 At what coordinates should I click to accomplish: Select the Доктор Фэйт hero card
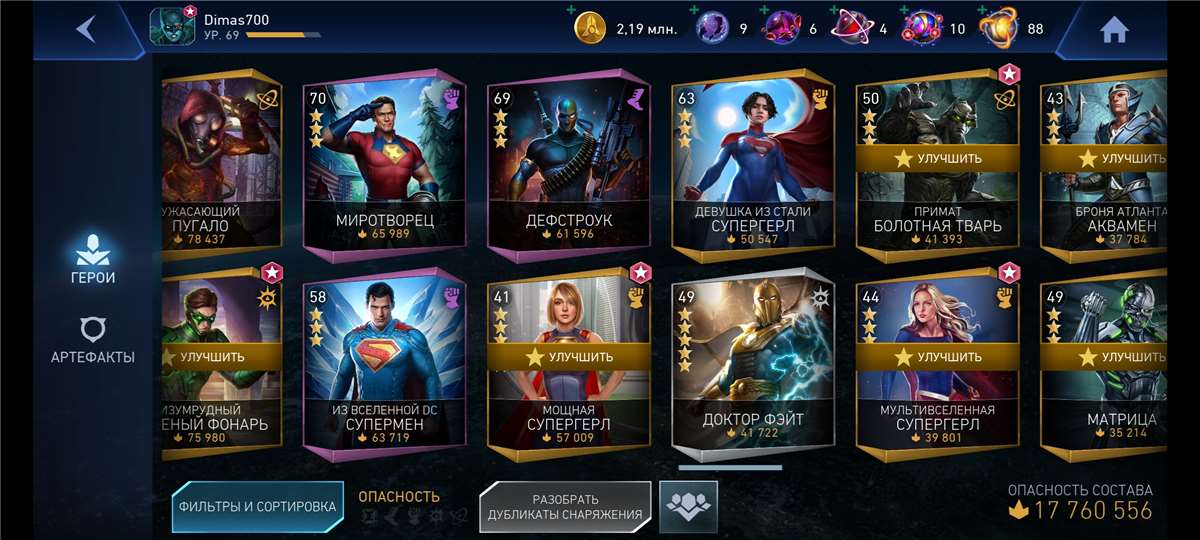point(752,365)
